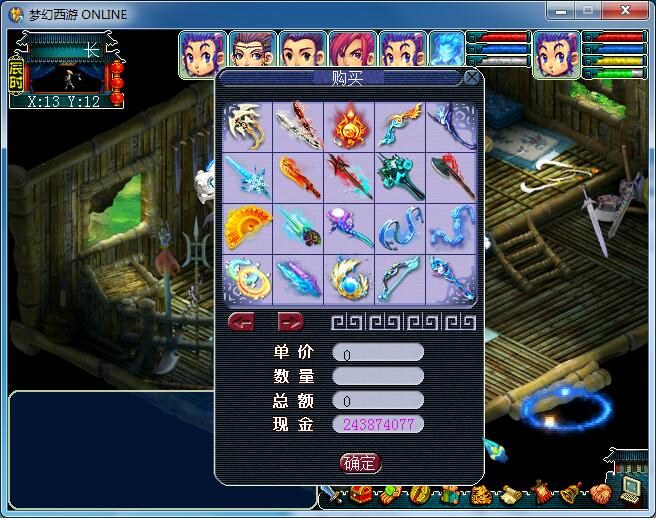This screenshot has width=656, height=518.
Task: Close the 购买 shop window
Action: (471, 78)
